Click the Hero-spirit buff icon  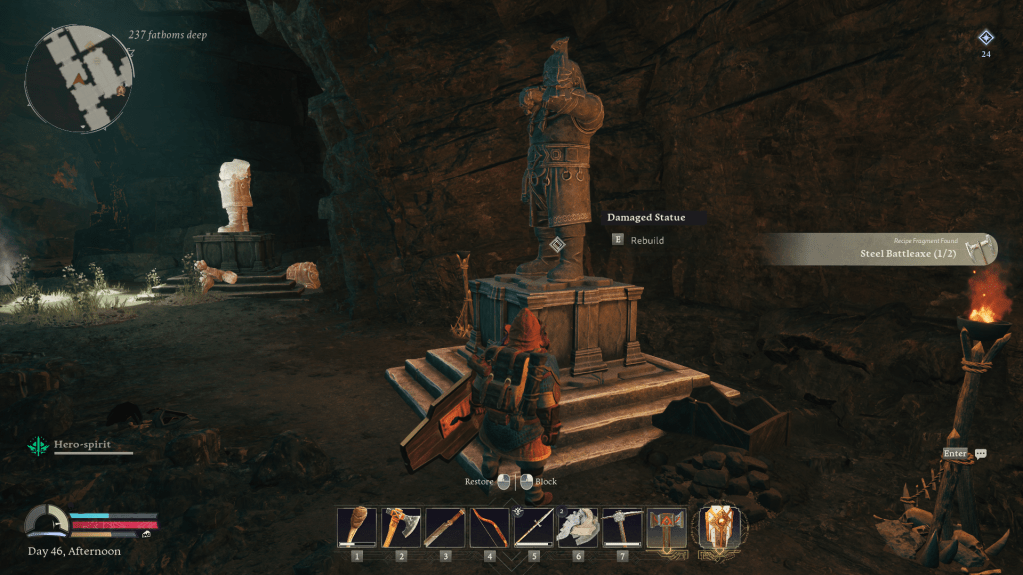(40, 445)
